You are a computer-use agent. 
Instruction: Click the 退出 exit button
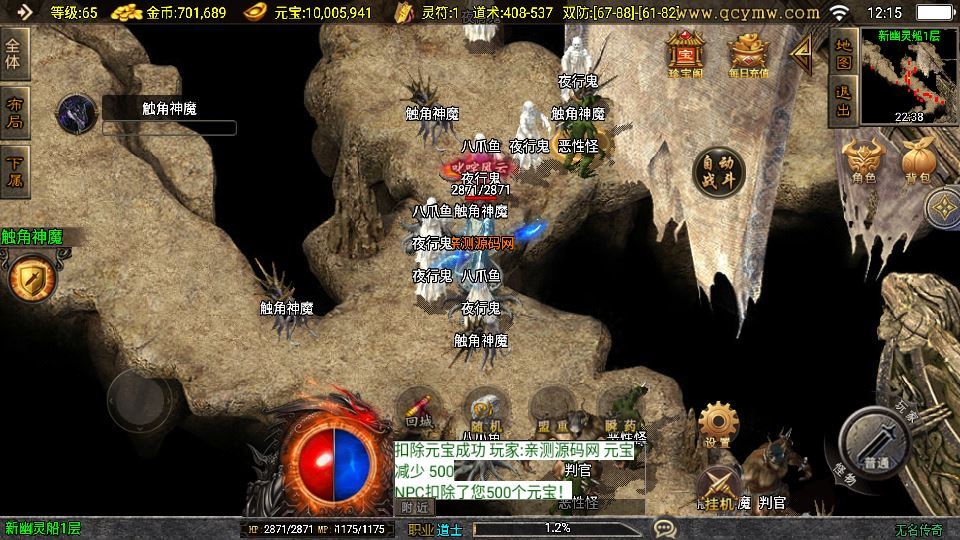tap(843, 101)
